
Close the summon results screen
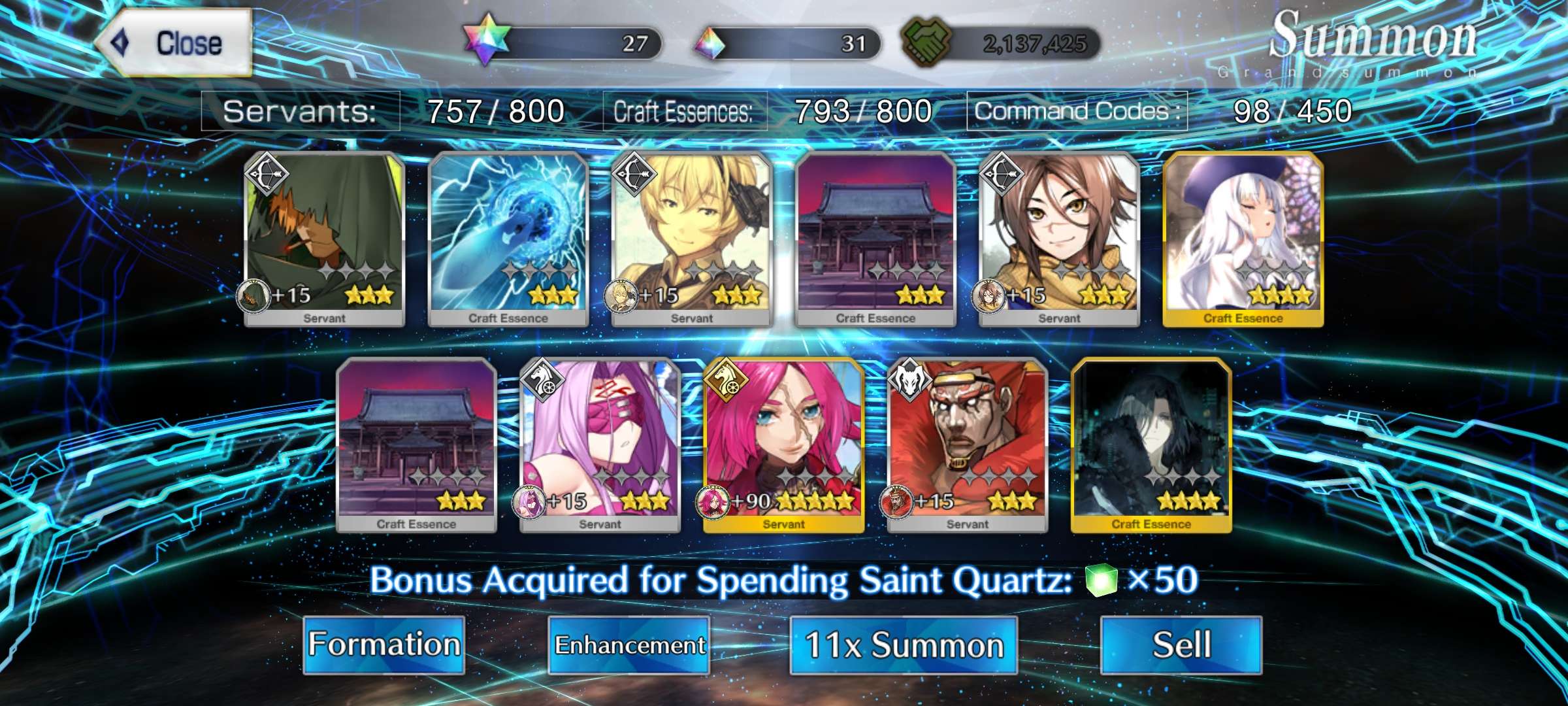point(175,43)
